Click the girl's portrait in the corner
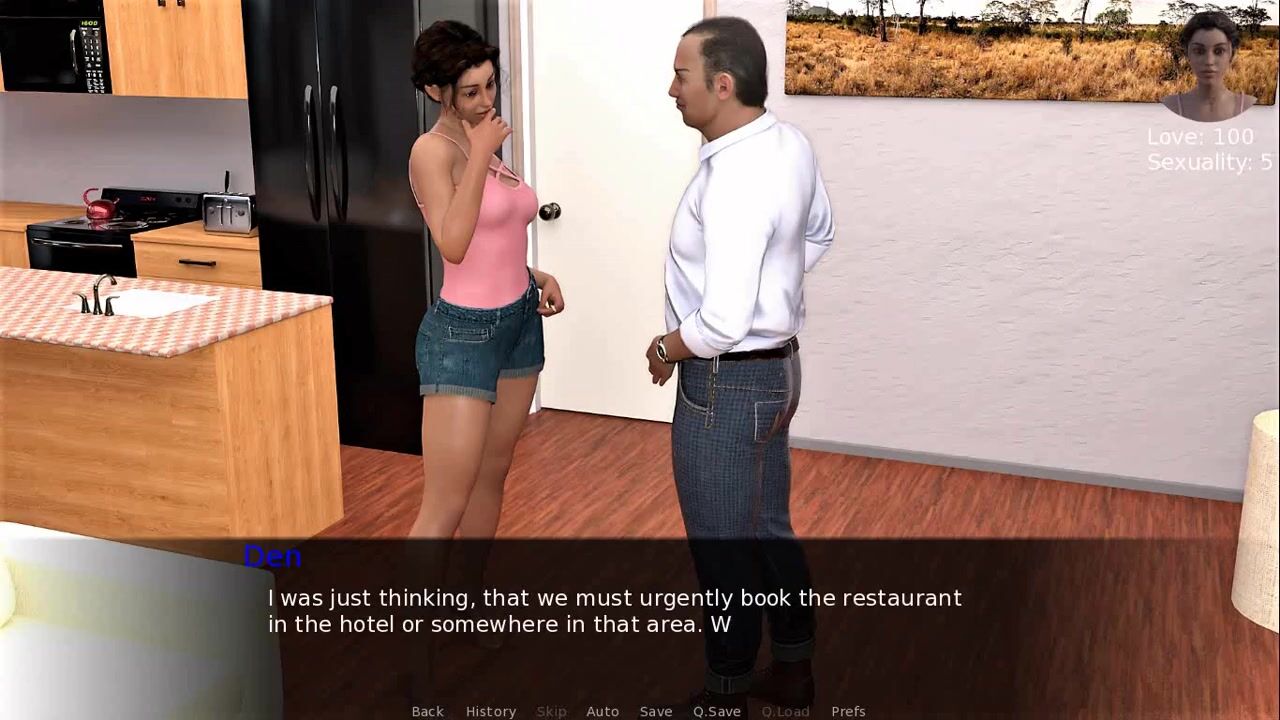 coord(1209,65)
